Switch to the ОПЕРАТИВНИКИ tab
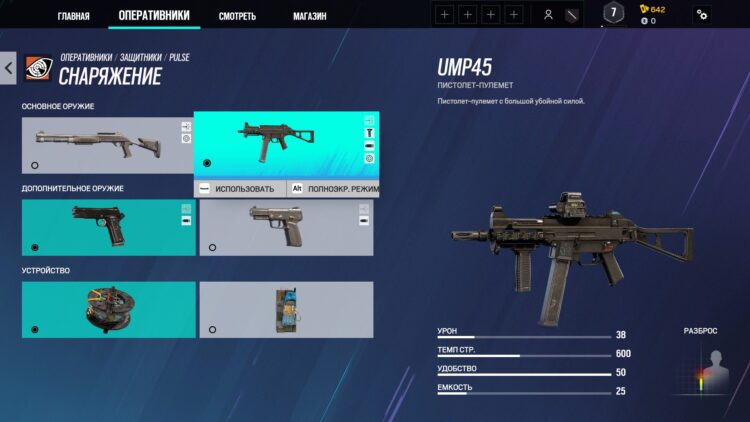This screenshot has width=750, height=422. click(x=153, y=15)
